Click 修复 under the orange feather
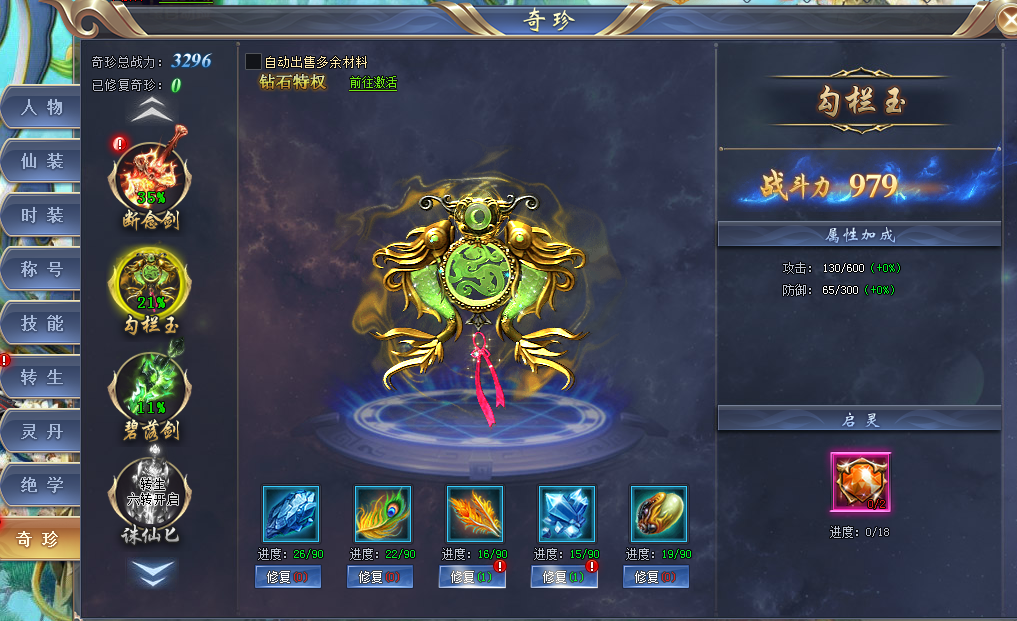The image size is (1017, 621). click(x=472, y=577)
